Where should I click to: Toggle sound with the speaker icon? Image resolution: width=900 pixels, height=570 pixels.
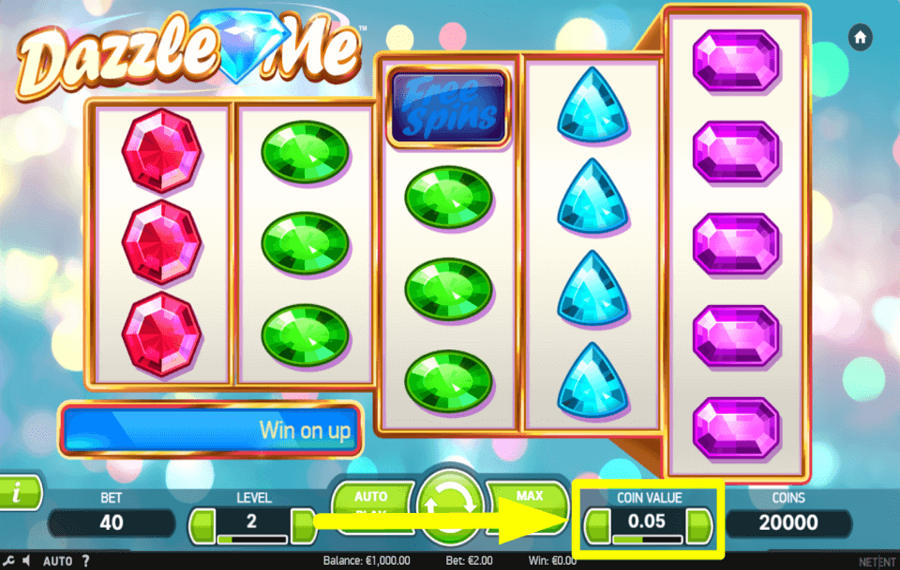pos(25,561)
